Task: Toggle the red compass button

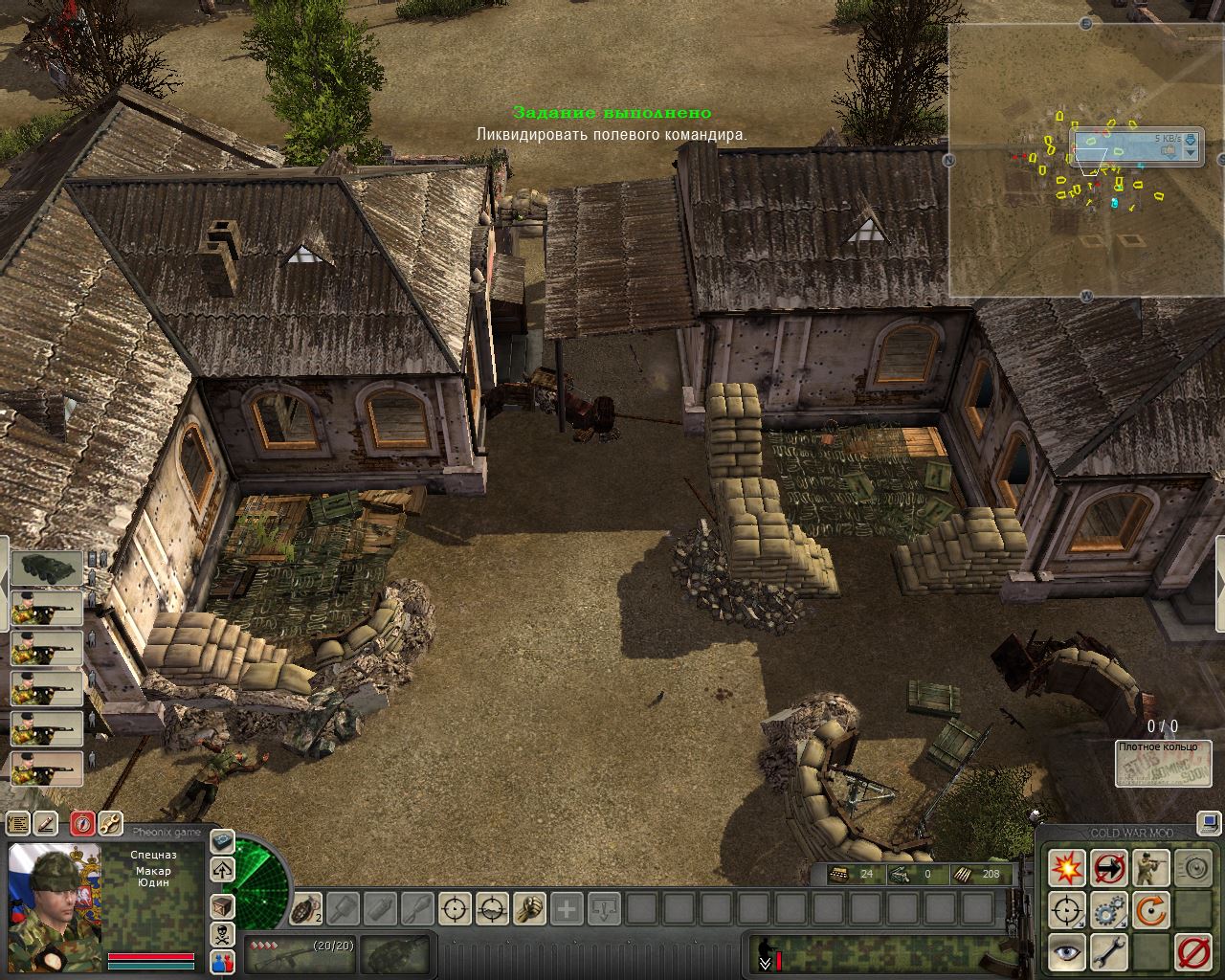Action: (x=82, y=823)
